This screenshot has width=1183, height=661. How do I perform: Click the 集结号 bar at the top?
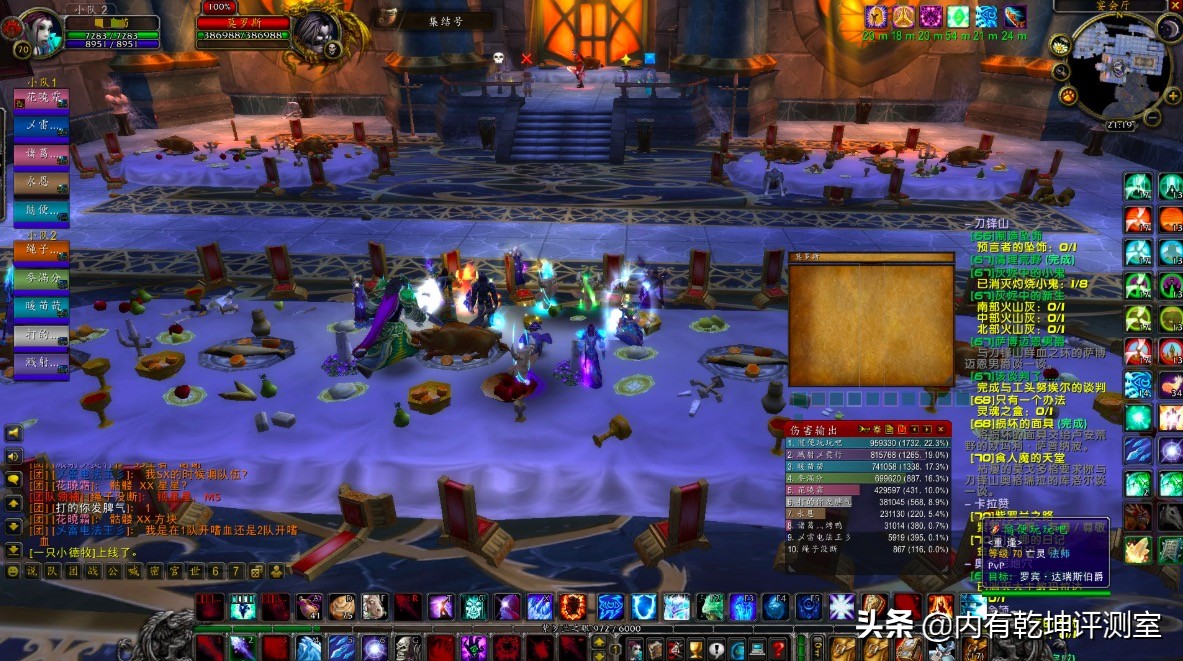[446, 20]
